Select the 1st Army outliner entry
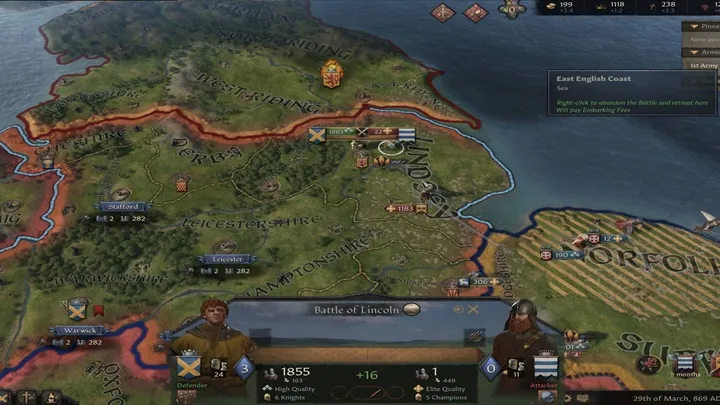Viewport: 720px width, 405px height. (701, 65)
